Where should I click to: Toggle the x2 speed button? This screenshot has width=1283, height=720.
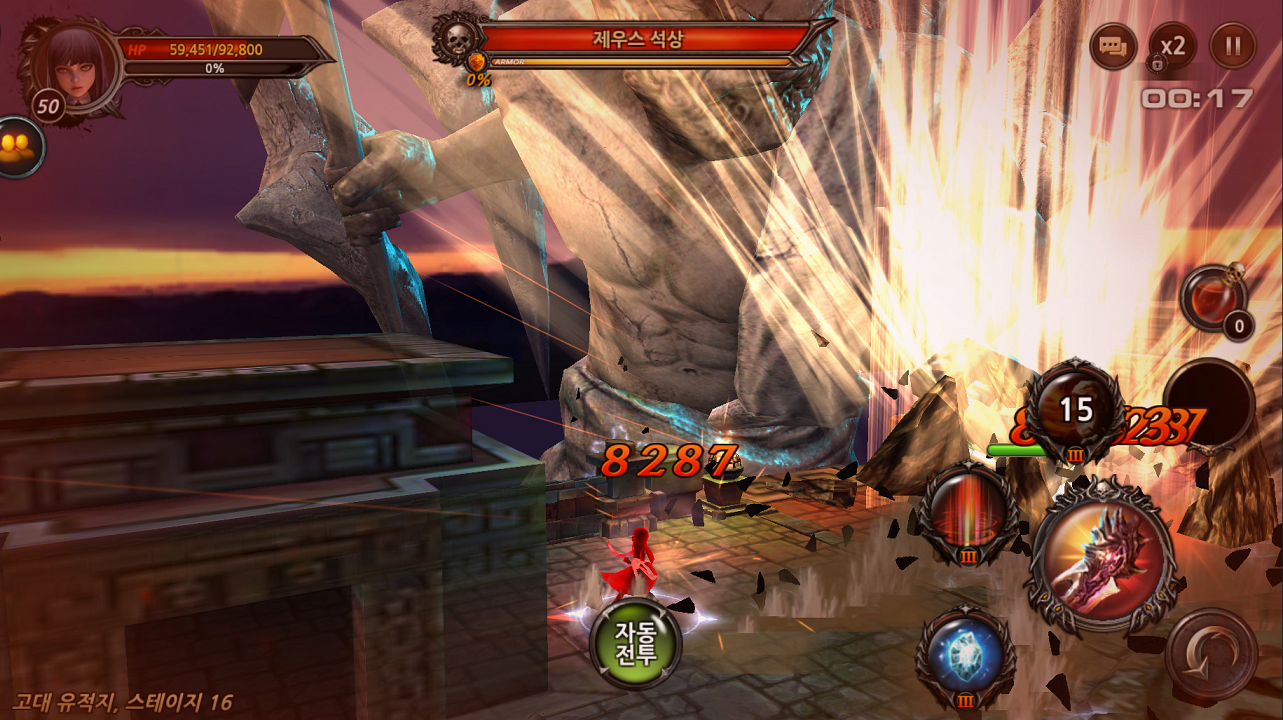(x=1172, y=46)
